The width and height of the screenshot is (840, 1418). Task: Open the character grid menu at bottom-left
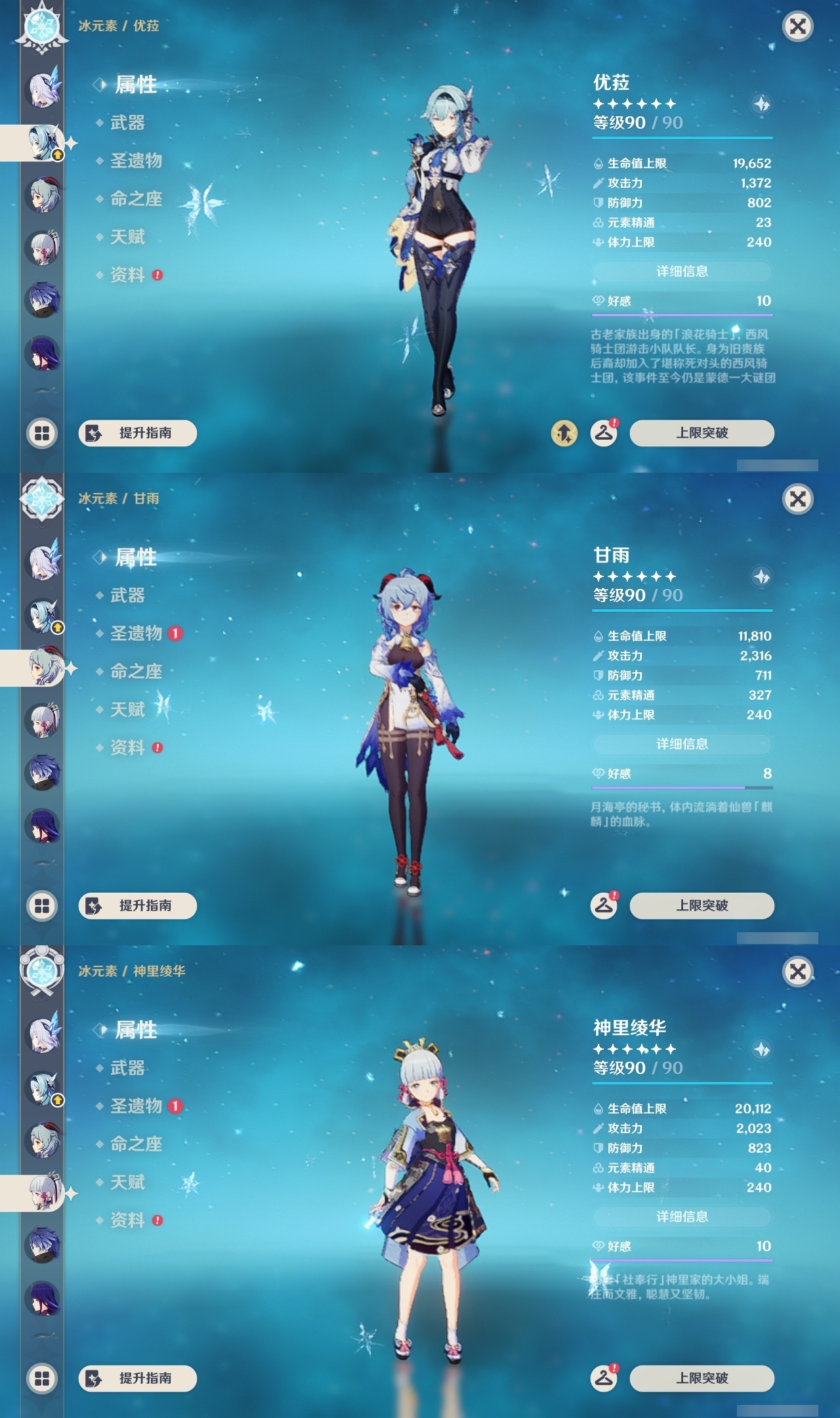pyautogui.click(x=42, y=433)
